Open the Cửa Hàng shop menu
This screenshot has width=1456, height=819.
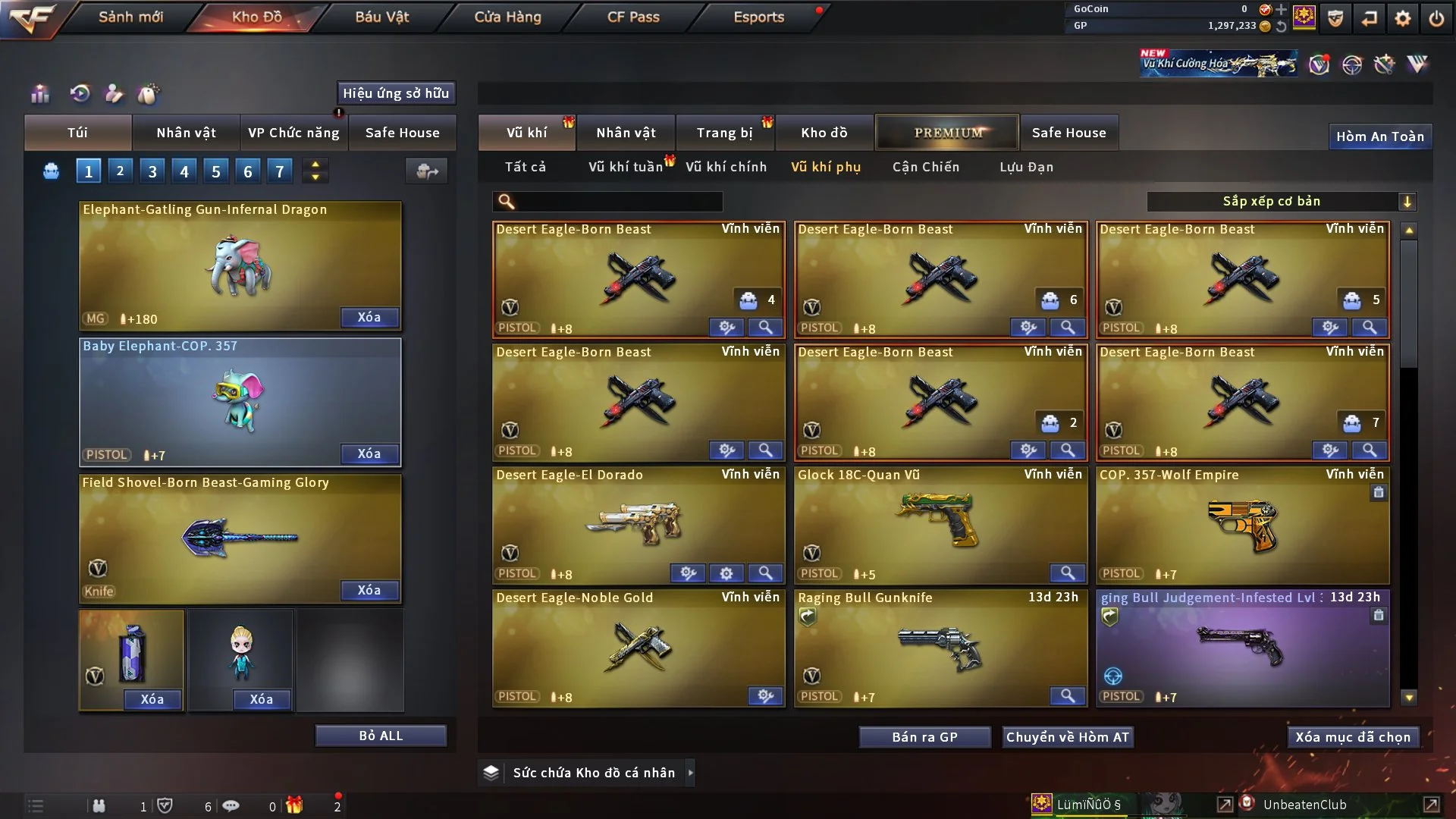[x=507, y=17]
